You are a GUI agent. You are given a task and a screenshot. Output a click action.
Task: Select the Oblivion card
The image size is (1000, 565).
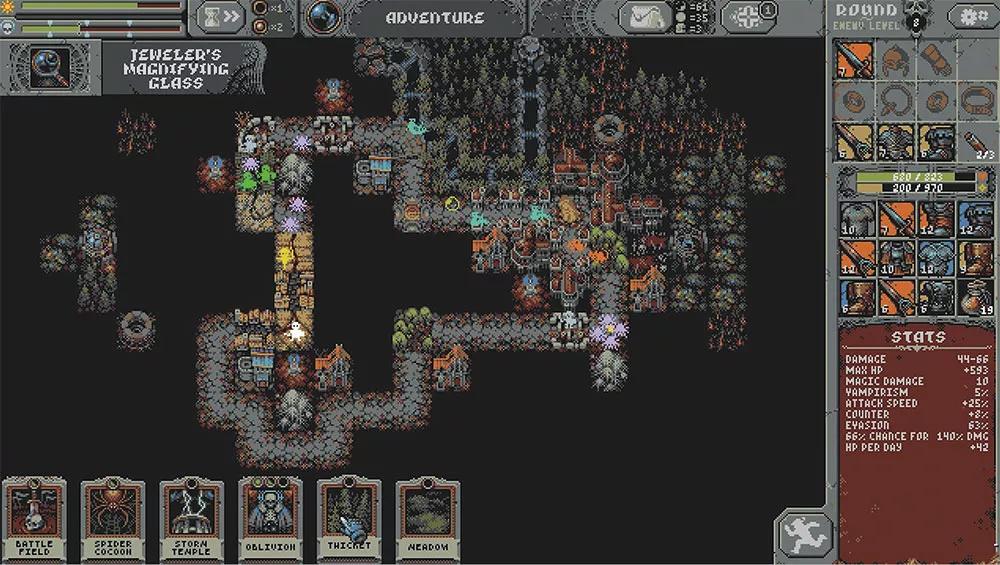click(270, 519)
